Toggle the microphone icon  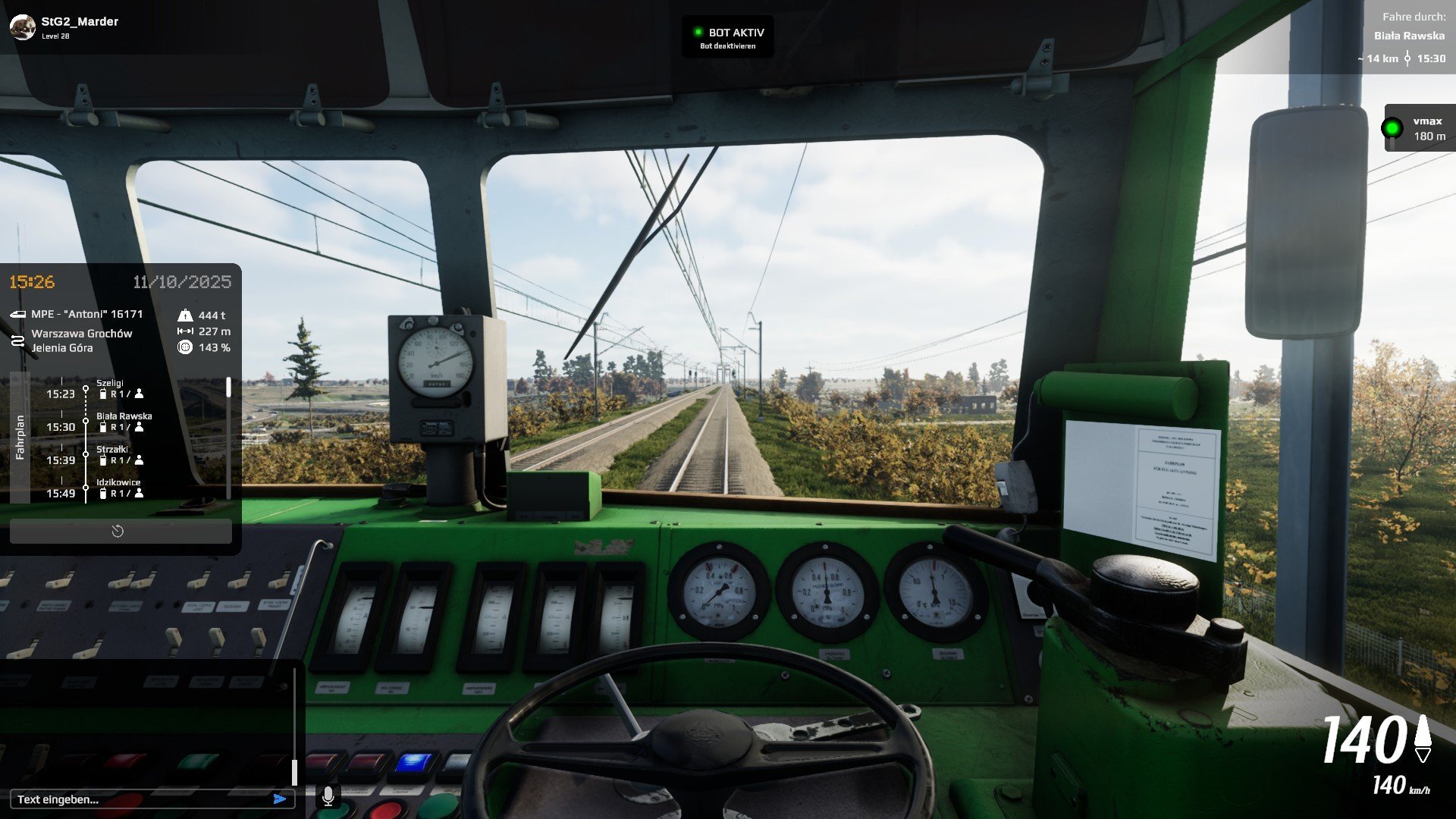click(328, 795)
